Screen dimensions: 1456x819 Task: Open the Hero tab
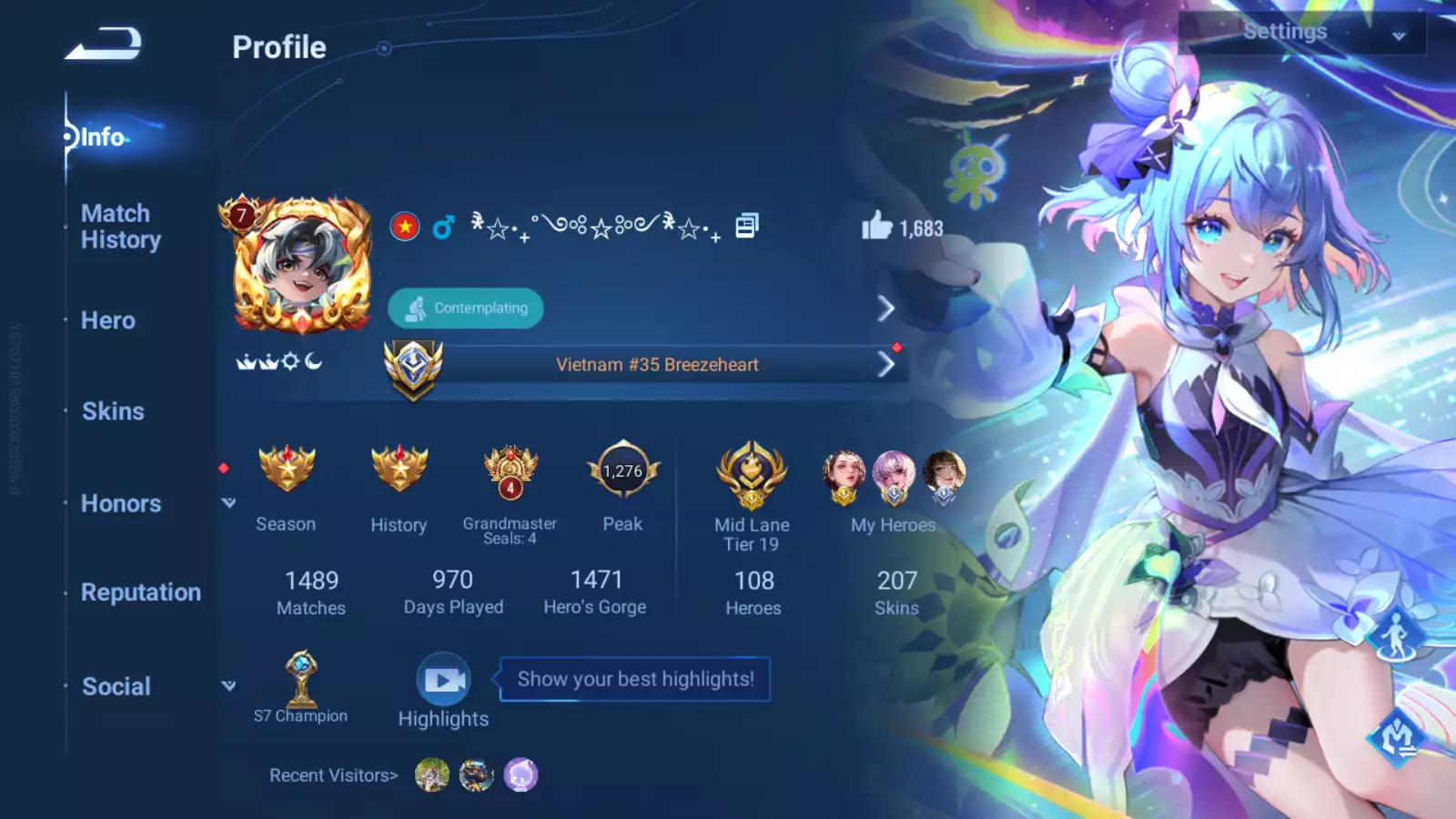pos(108,320)
